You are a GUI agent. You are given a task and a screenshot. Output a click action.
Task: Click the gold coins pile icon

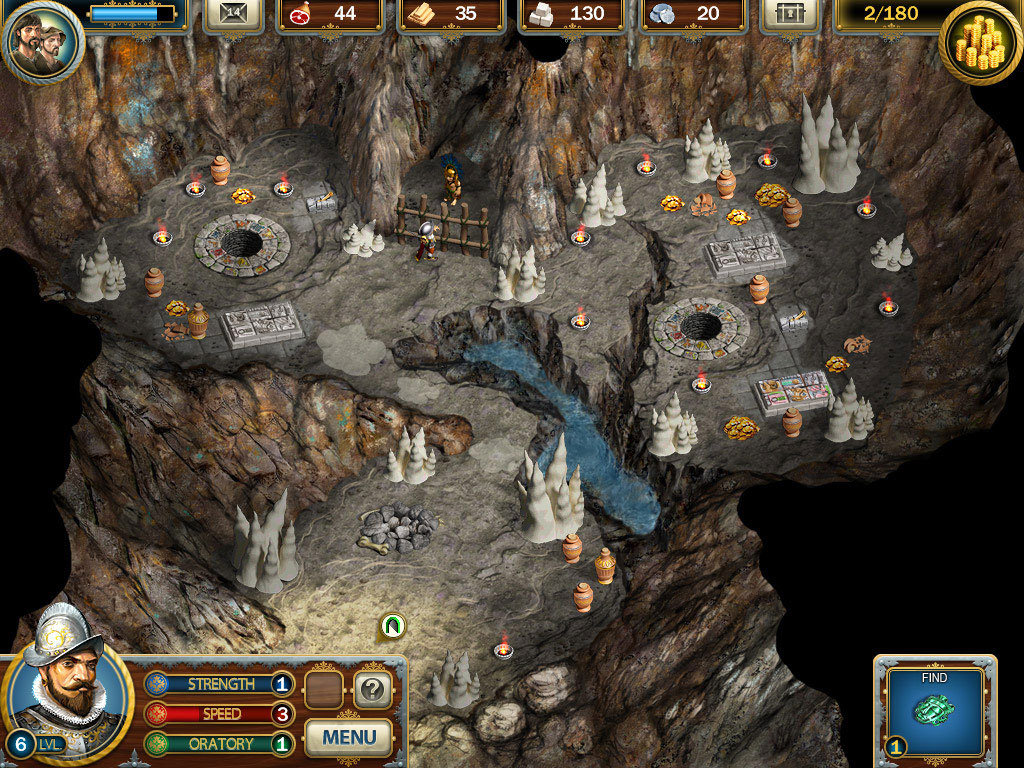tap(980, 44)
